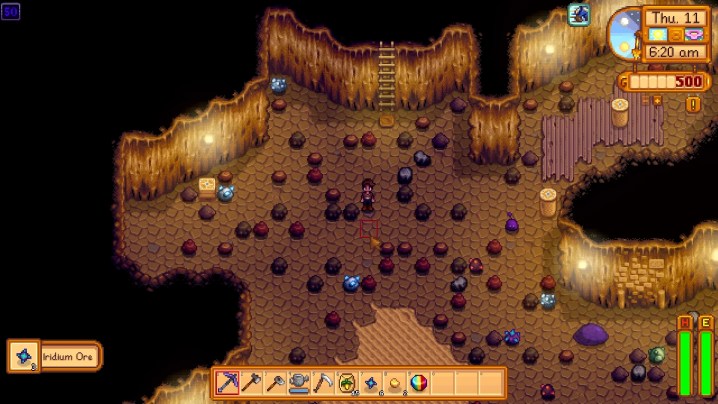Viewport: 718px width, 404px height.
Task: Select the scythe slot
Action: [x=324, y=383]
